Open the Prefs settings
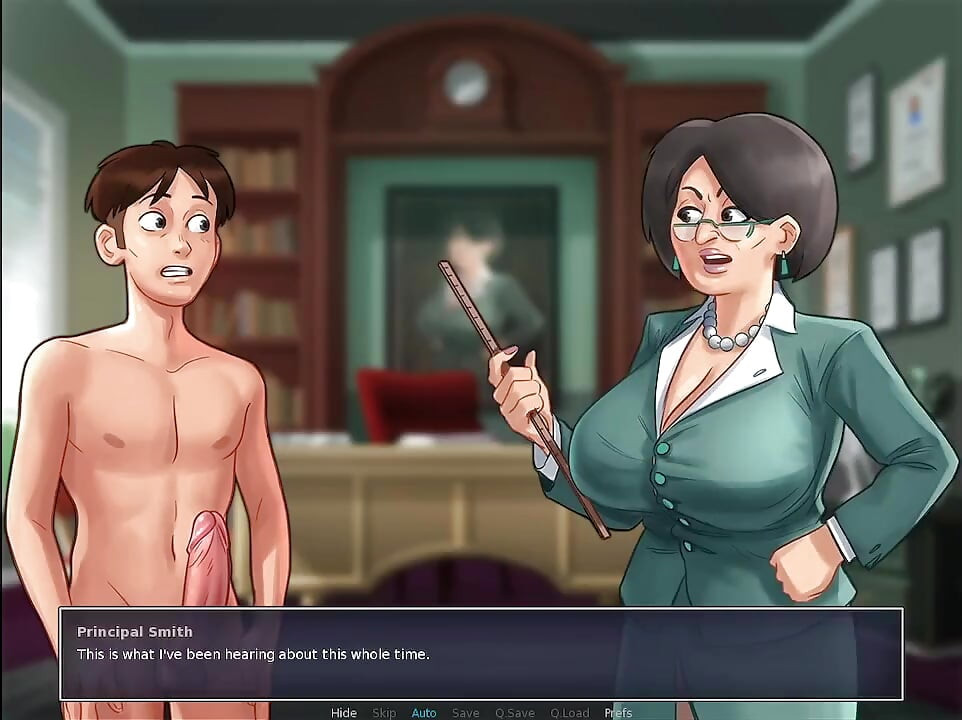Screen dimensions: 962x720 click(617, 712)
